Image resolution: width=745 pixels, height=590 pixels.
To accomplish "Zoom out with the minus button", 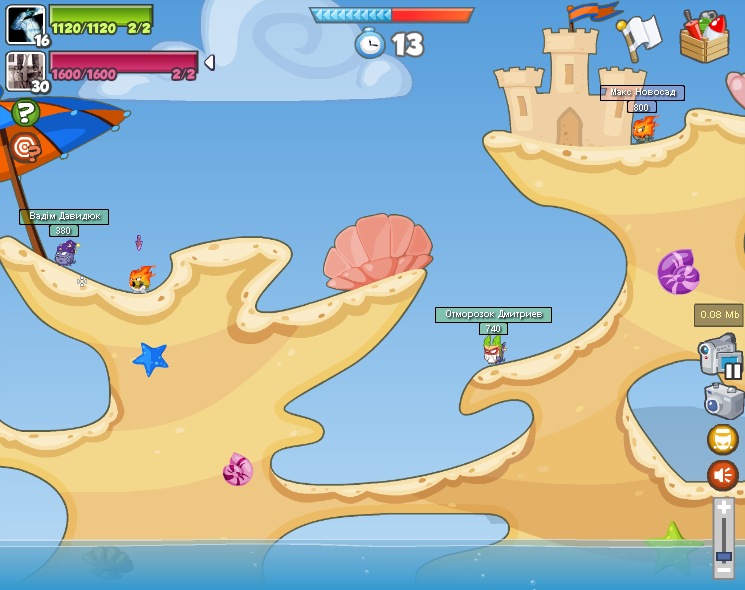I will coord(724,570).
